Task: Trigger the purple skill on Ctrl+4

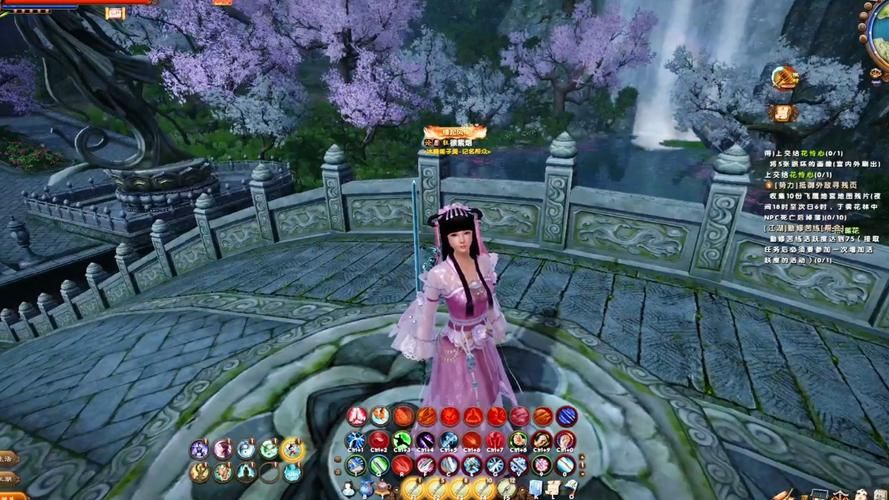Action: click(425, 441)
